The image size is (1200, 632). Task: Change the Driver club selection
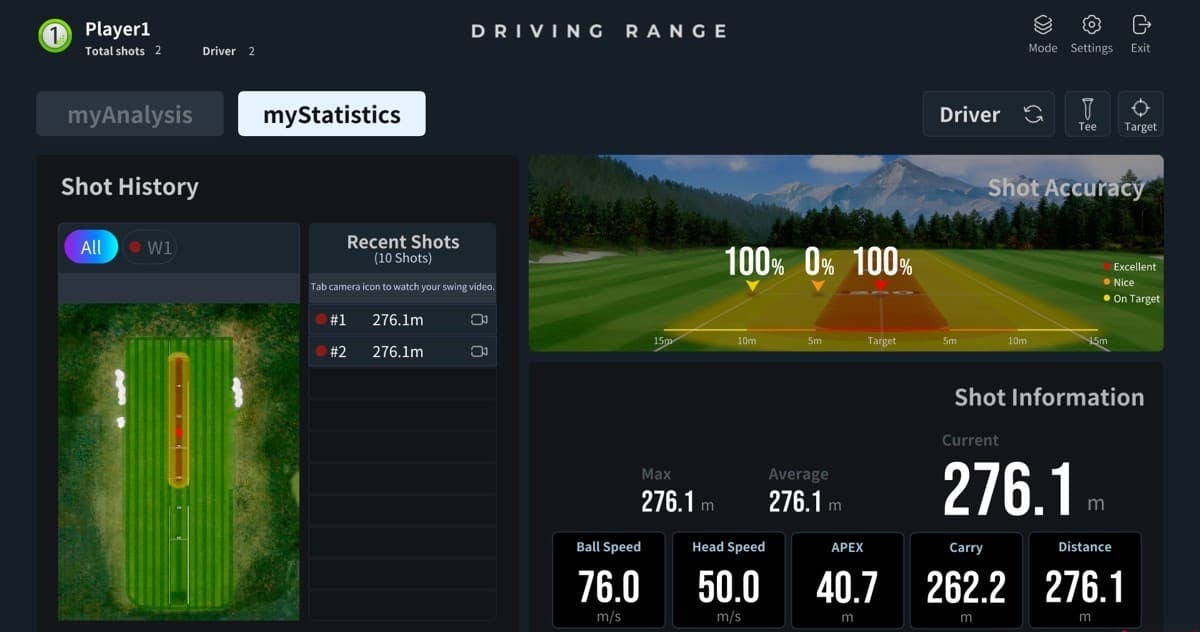[988, 114]
